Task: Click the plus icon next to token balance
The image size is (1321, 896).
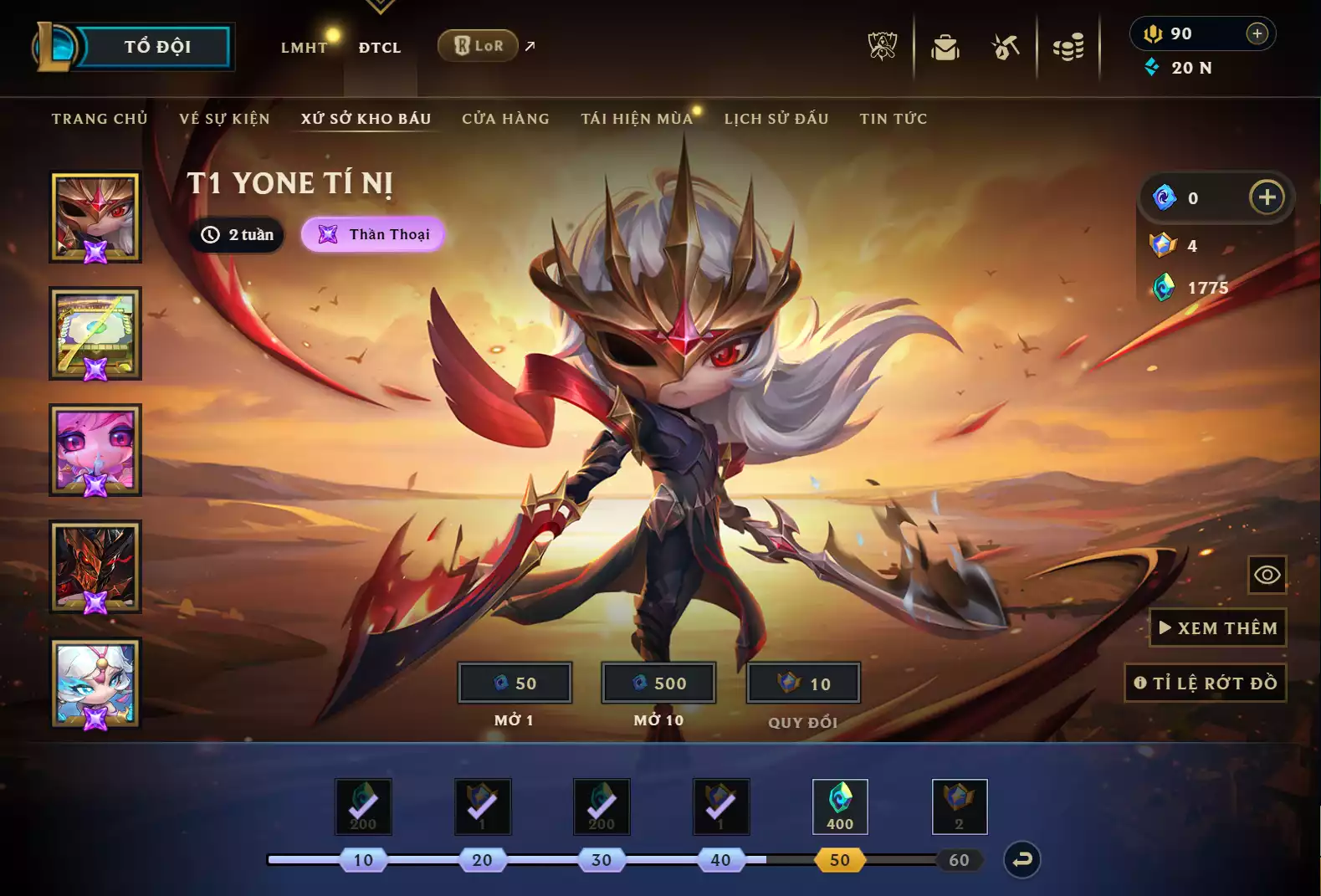Action: tap(1267, 197)
